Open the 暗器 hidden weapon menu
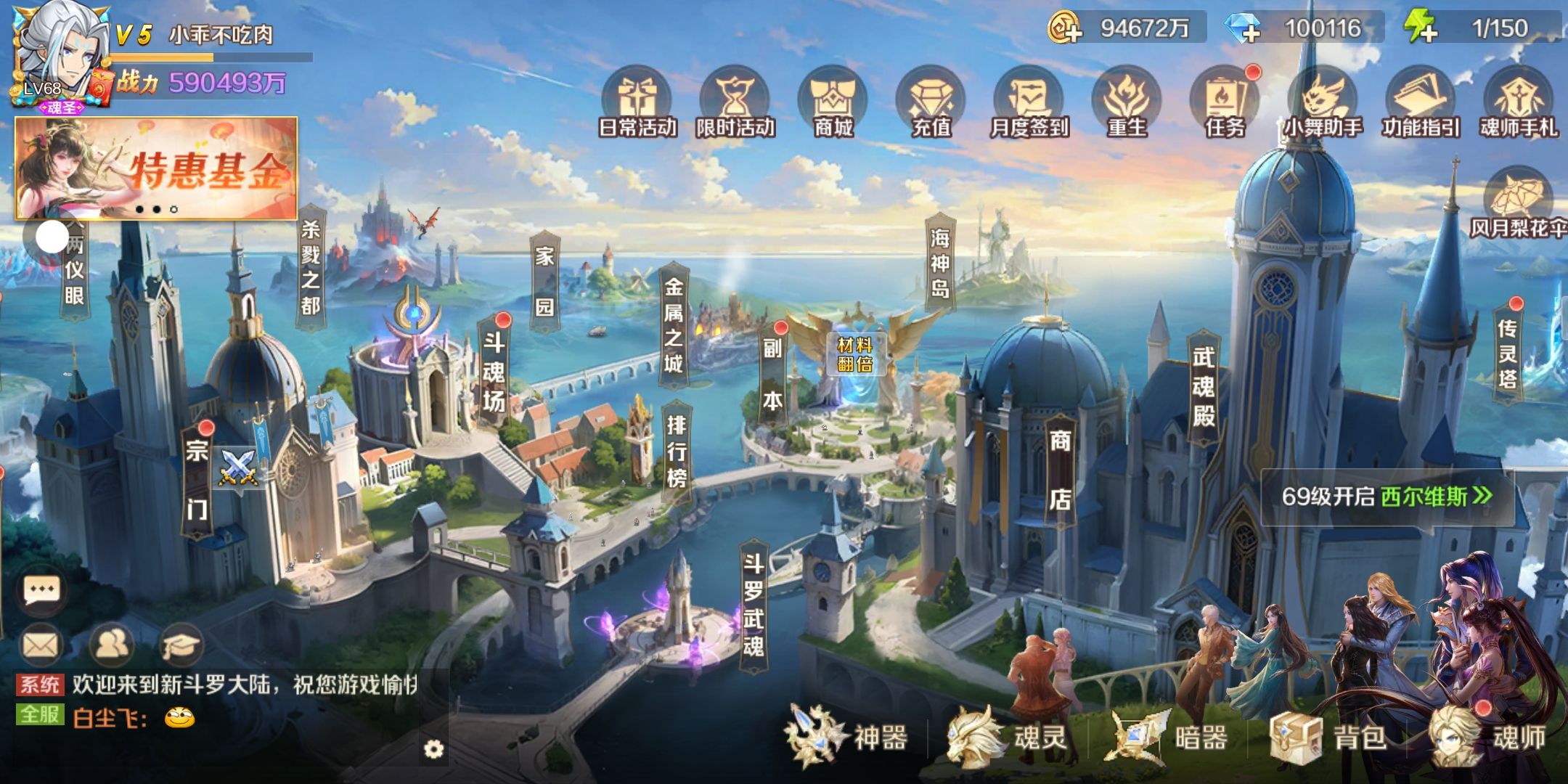 (x=1169, y=738)
